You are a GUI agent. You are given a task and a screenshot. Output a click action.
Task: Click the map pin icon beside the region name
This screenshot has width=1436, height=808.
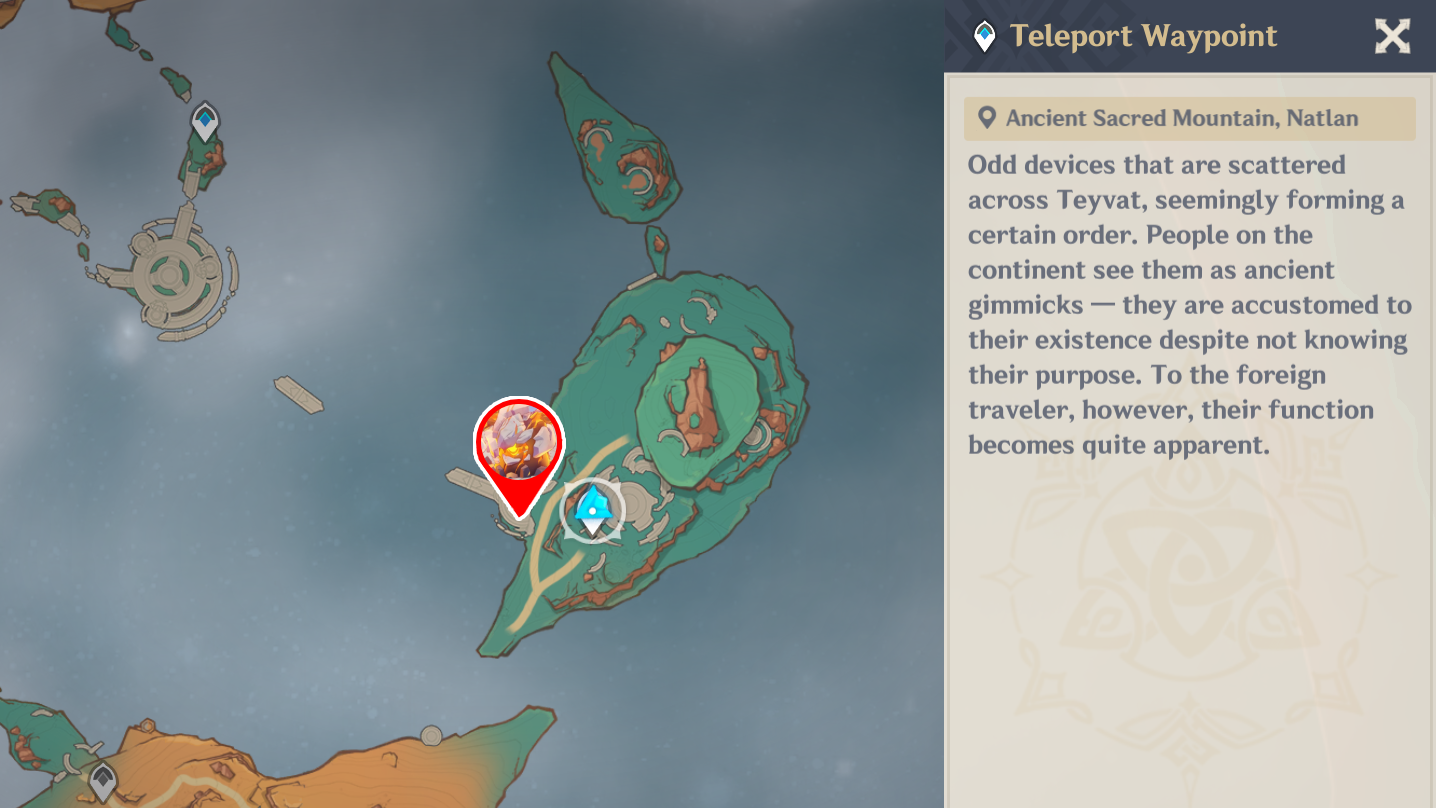986,118
